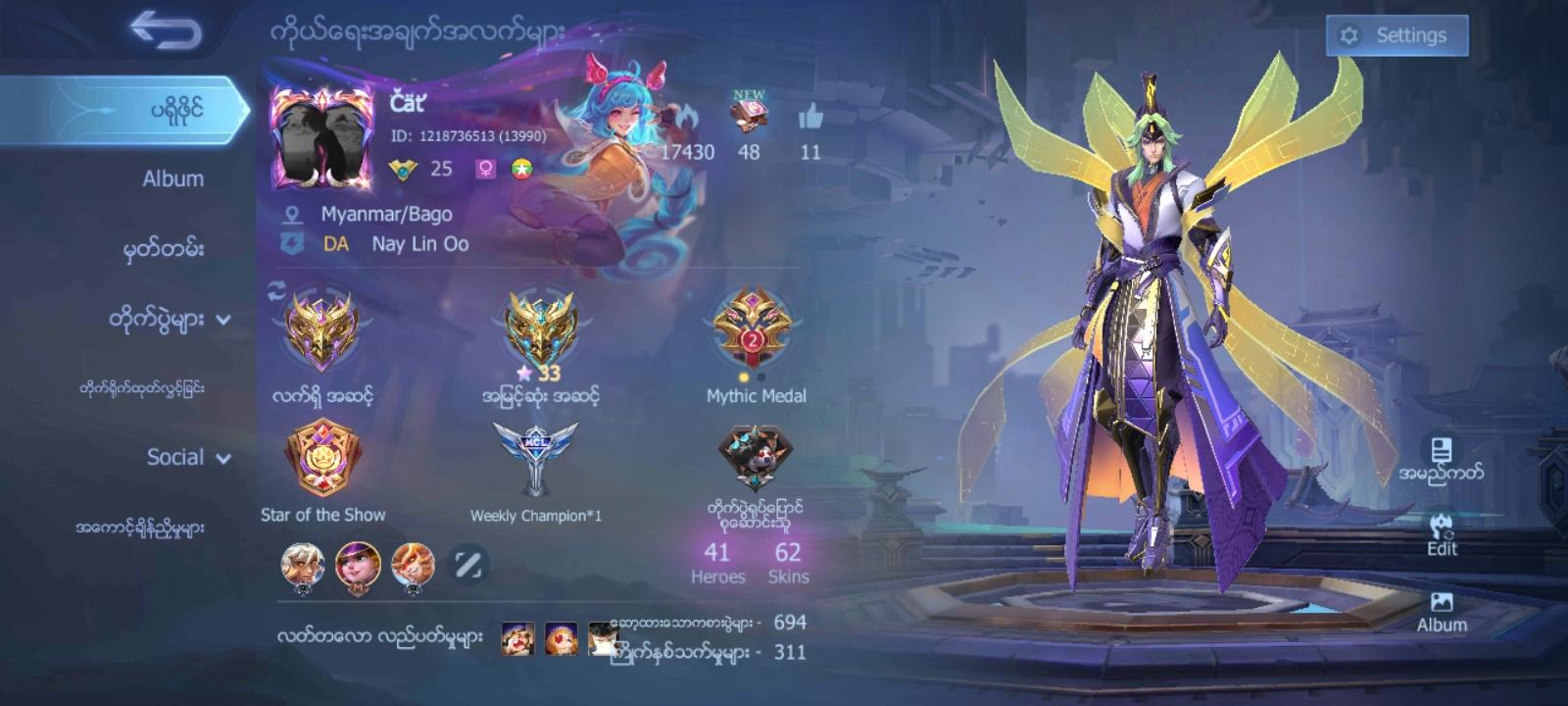This screenshot has height=706, width=1568.
Task: Switch to the Album tab
Action: coord(171,178)
